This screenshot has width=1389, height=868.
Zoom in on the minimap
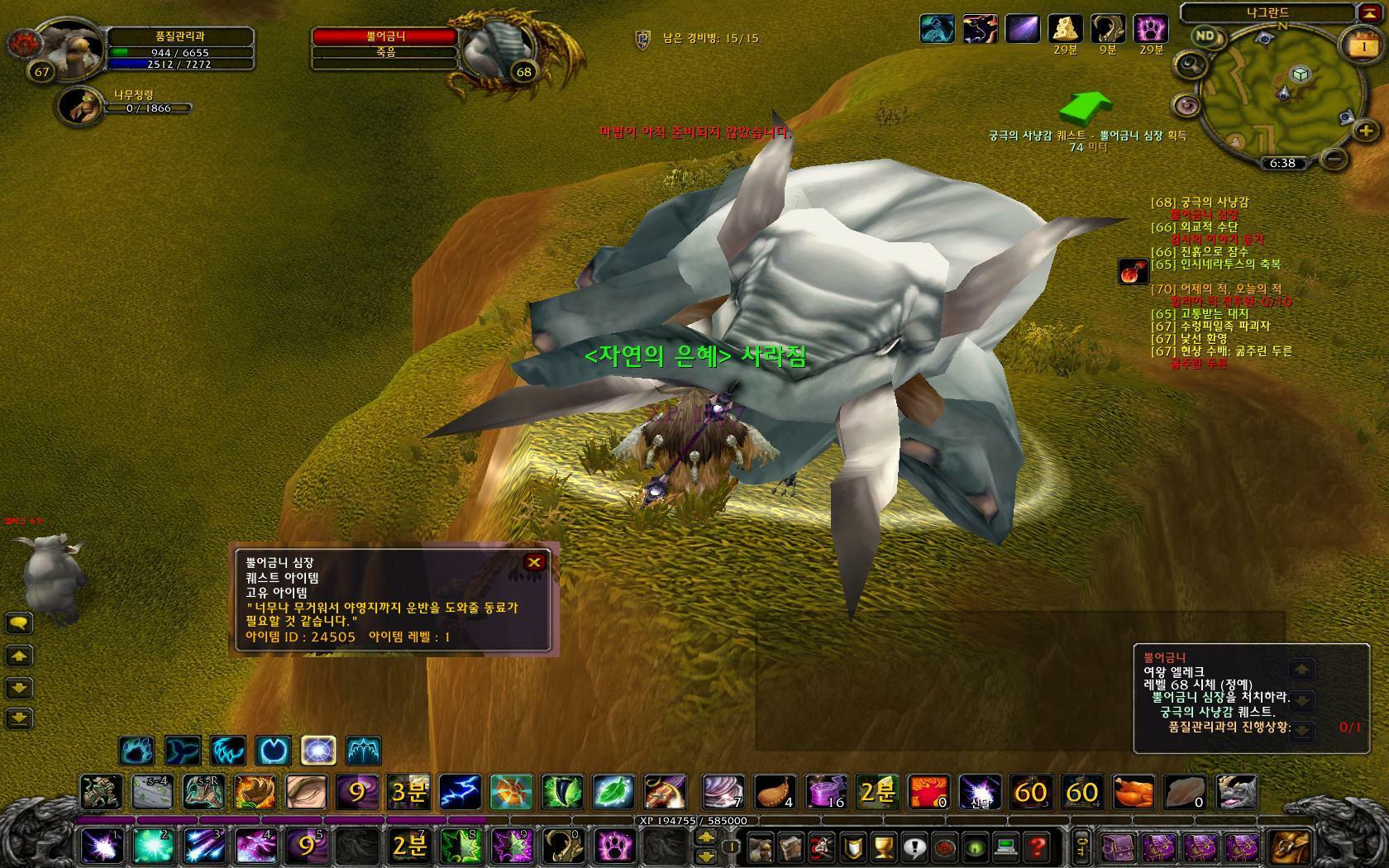coord(1365,131)
